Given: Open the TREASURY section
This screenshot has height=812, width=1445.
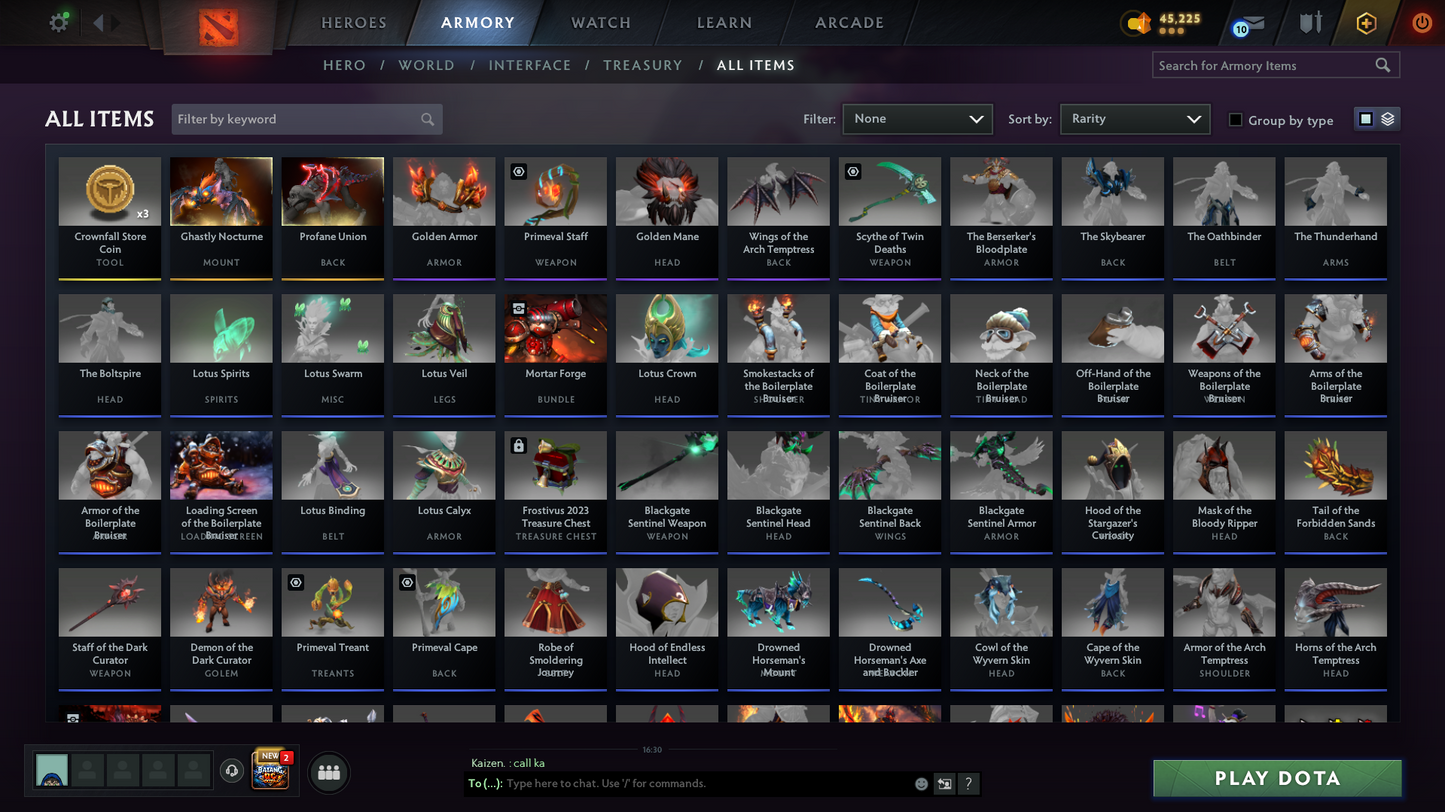Looking at the screenshot, I should [643, 65].
